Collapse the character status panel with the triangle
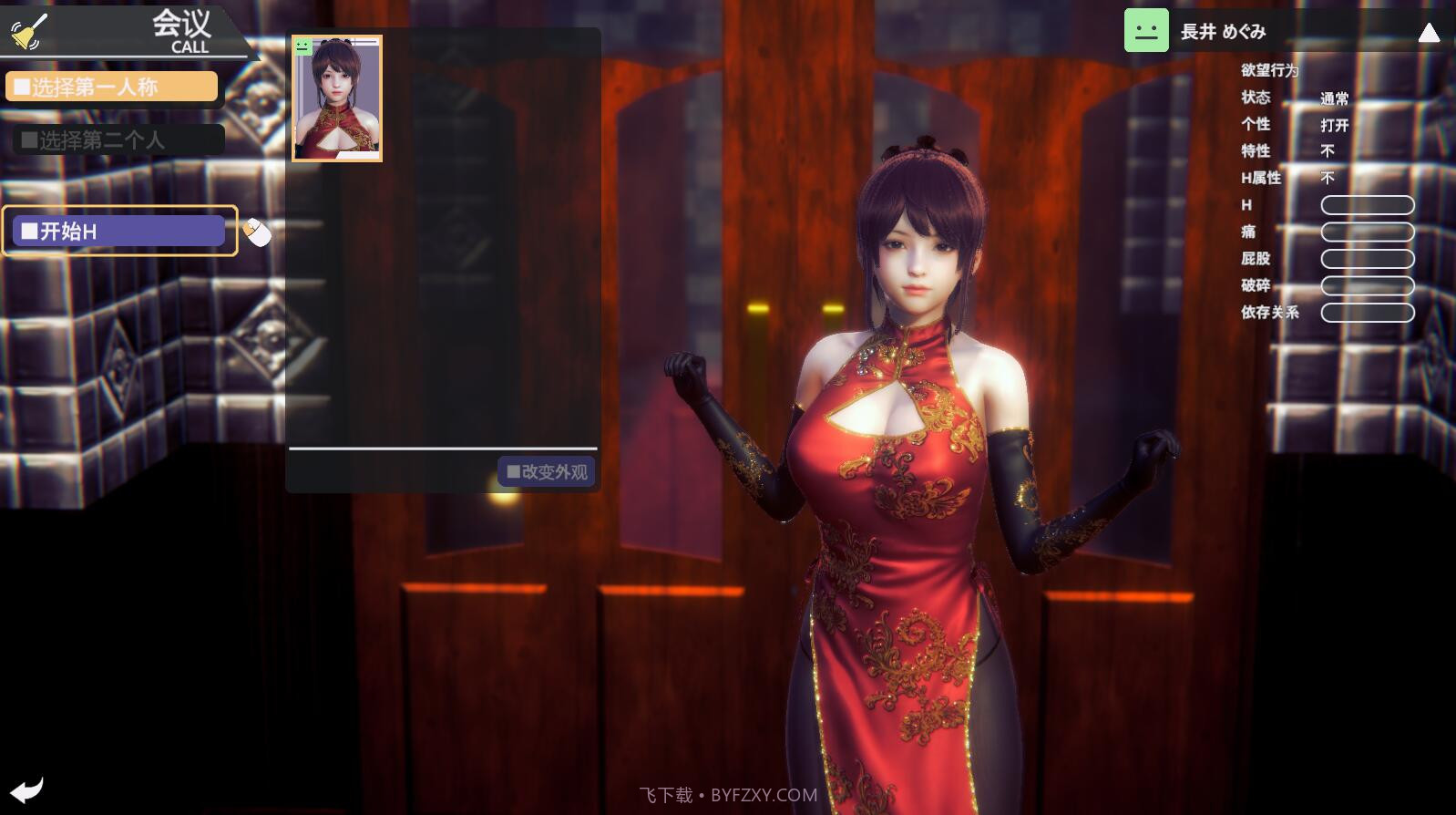This screenshot has width=1456, height=815. tap(1429, 34)
